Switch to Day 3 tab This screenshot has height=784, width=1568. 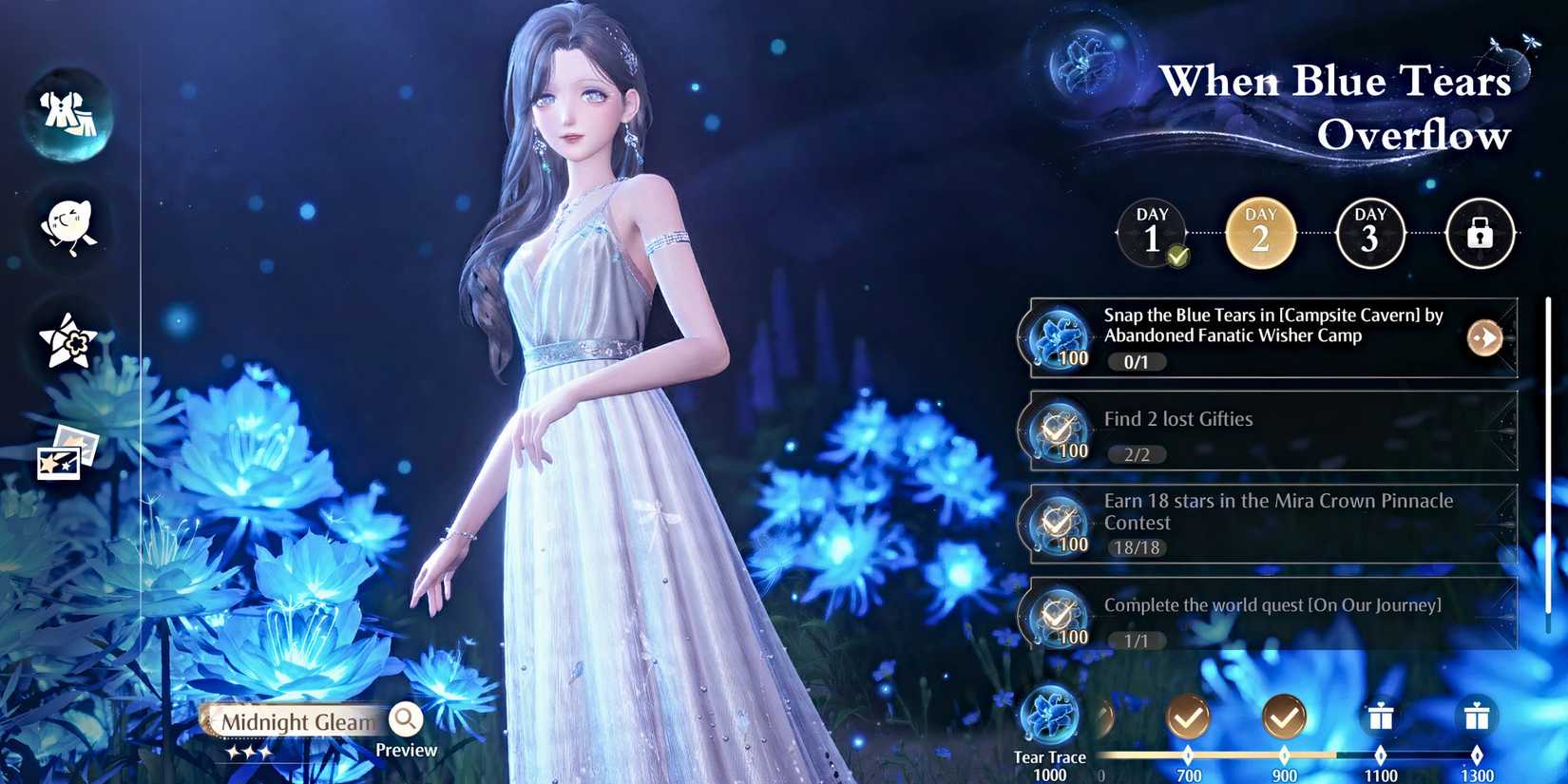coord(1370,233)
